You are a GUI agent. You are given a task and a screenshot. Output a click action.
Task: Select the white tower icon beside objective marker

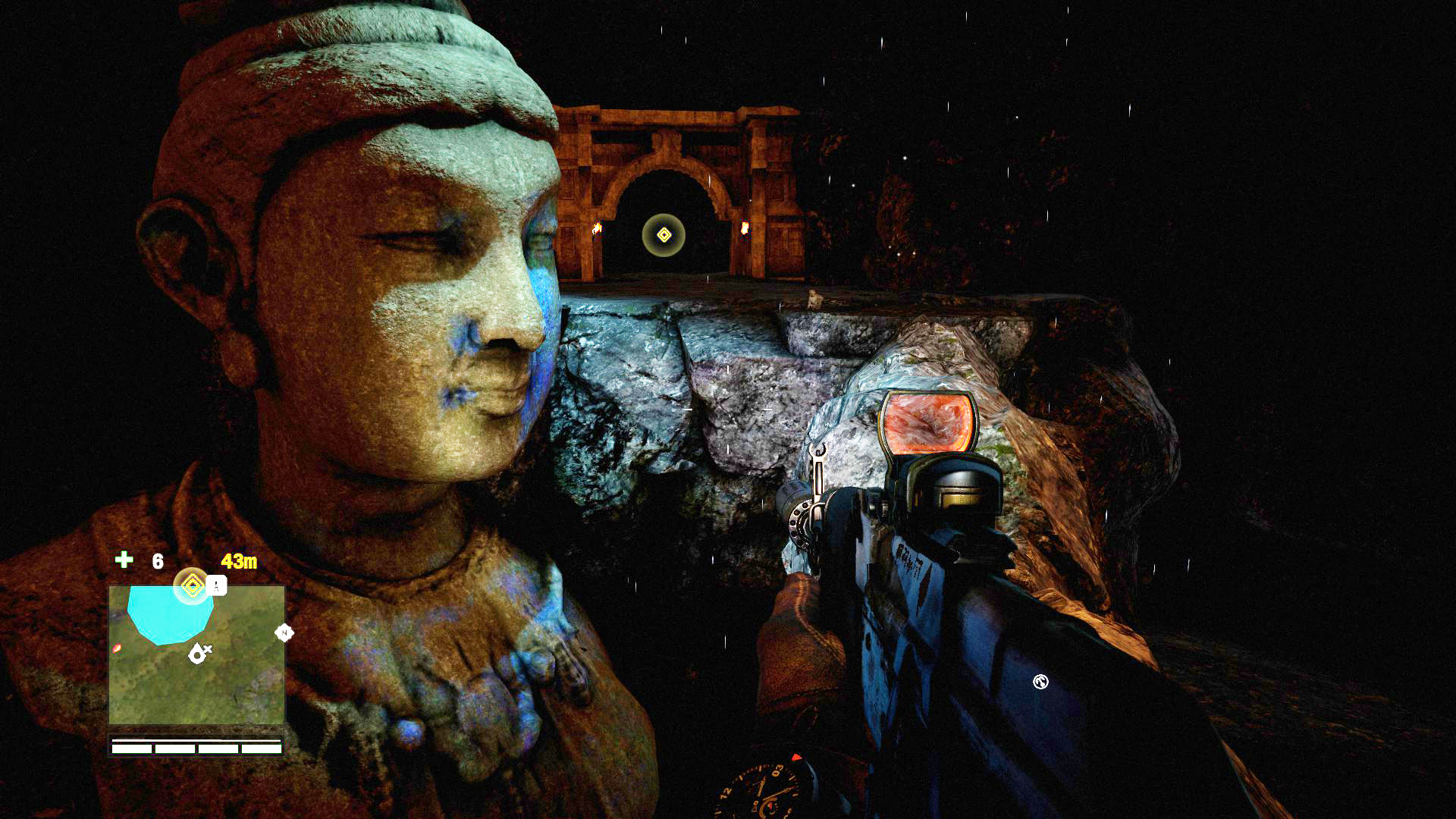[217, 585]
